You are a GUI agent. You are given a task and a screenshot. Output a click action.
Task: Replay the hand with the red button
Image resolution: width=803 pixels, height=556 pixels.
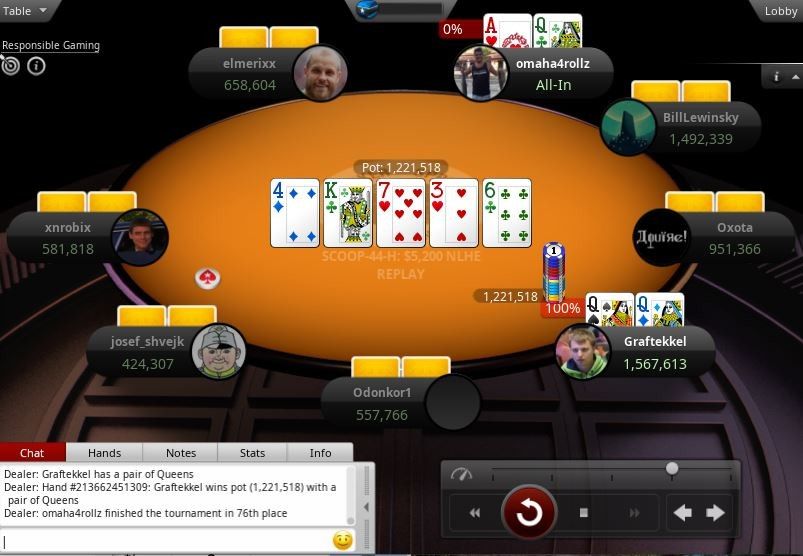tap(528, 513)
